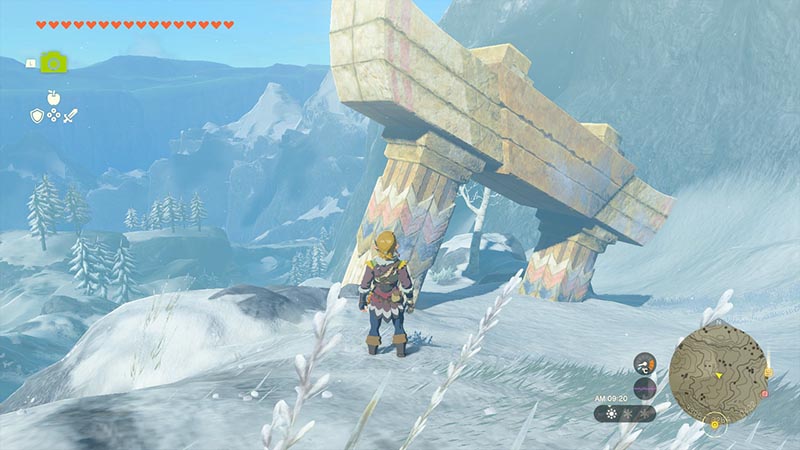The image size is (800, 450).
Task: Click the weather forecast bar
Action: point(626,412)
